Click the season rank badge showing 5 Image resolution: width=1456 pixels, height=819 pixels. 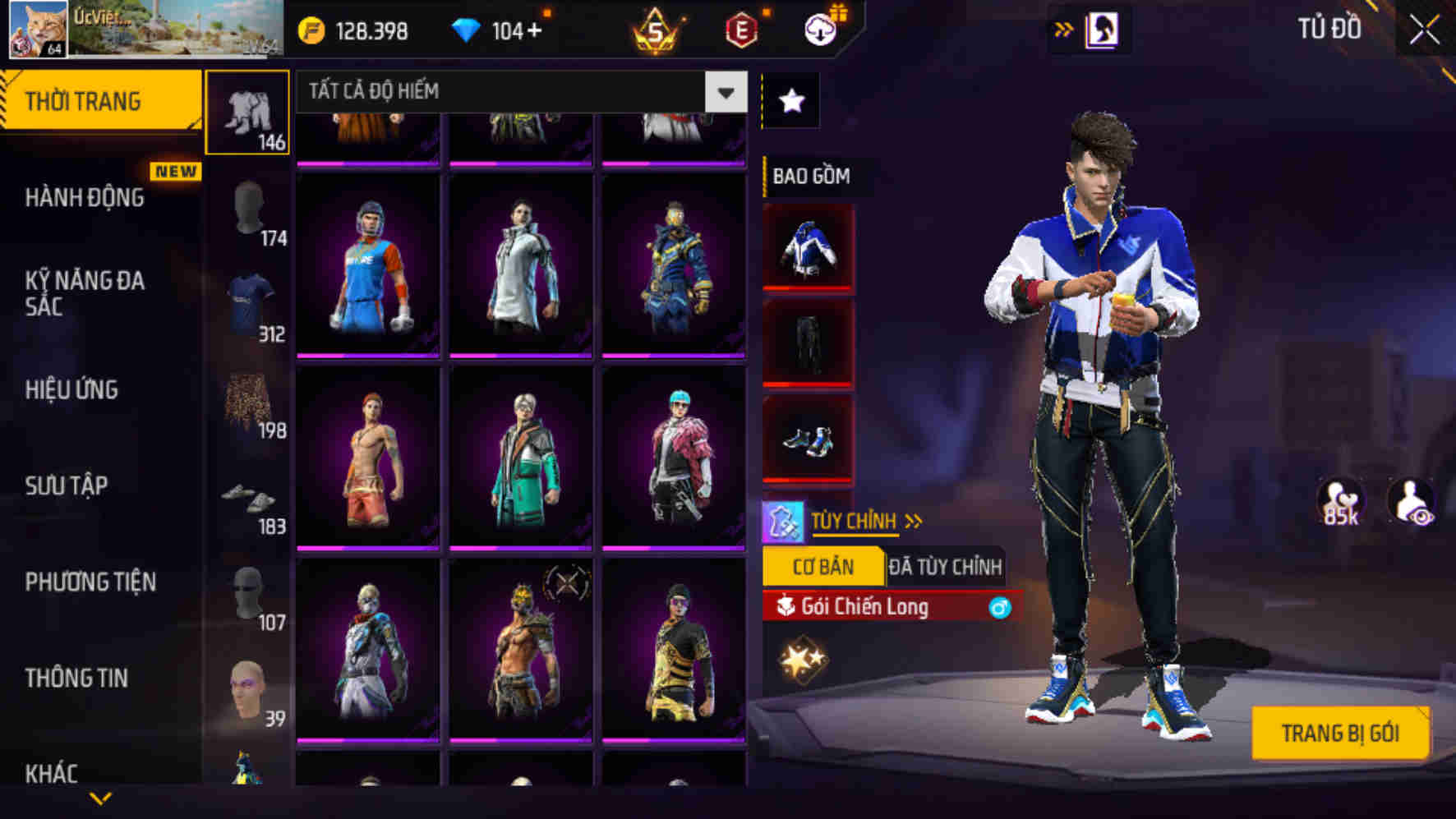[x=653, y=30]
